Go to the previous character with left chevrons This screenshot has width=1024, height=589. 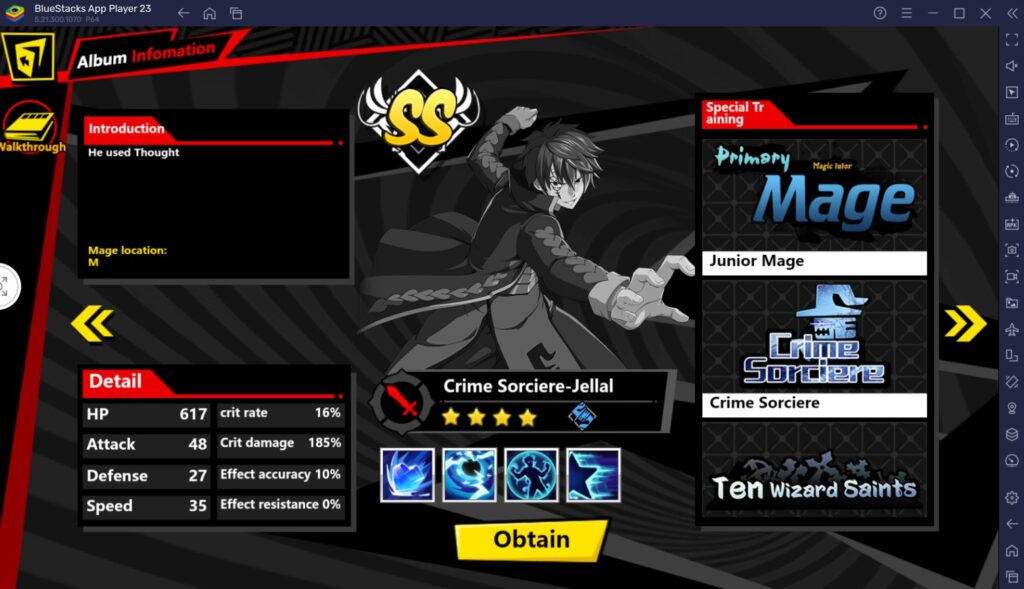[92, 323]
